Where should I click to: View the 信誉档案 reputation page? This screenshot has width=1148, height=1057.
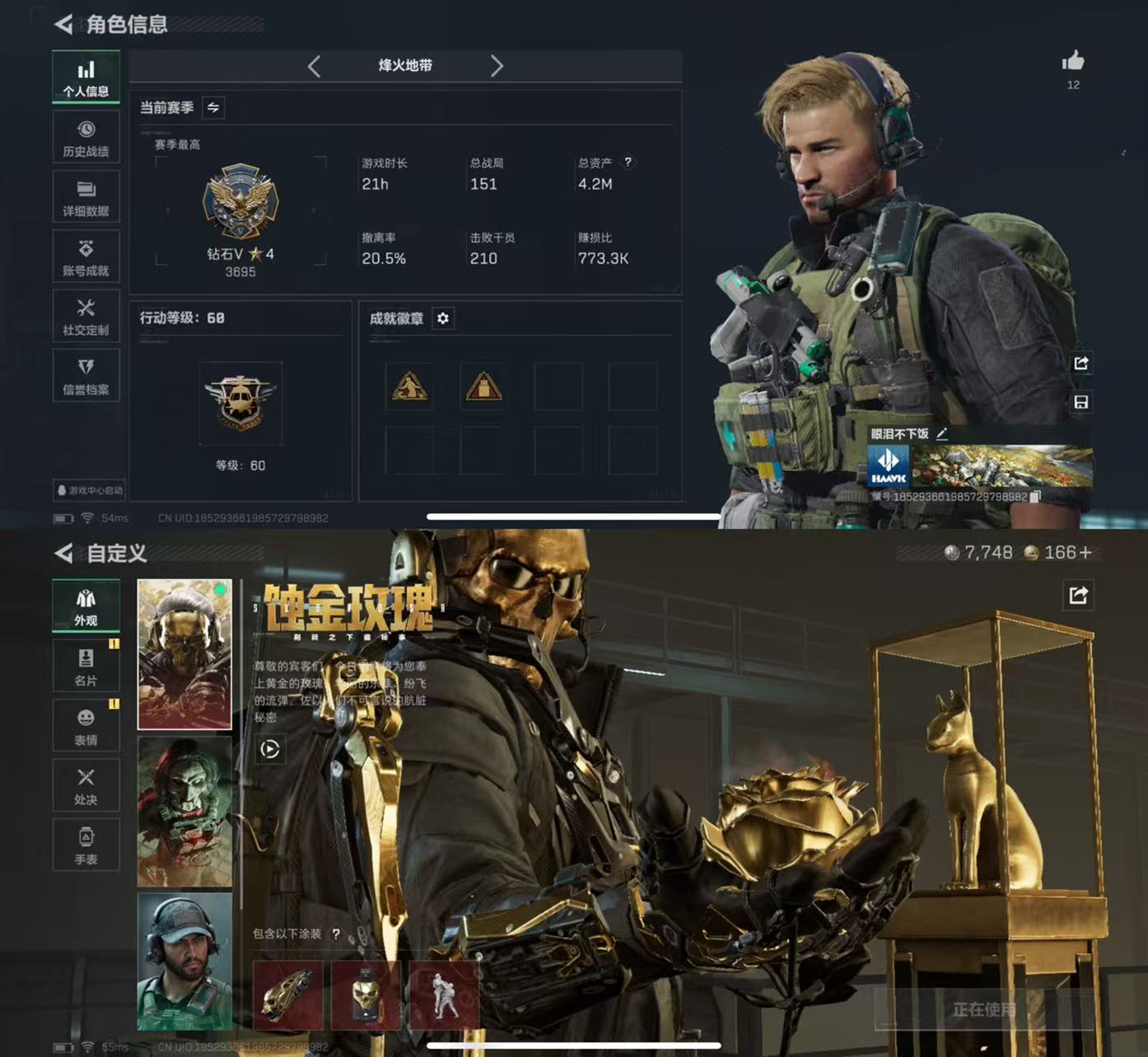pos(86,375)
